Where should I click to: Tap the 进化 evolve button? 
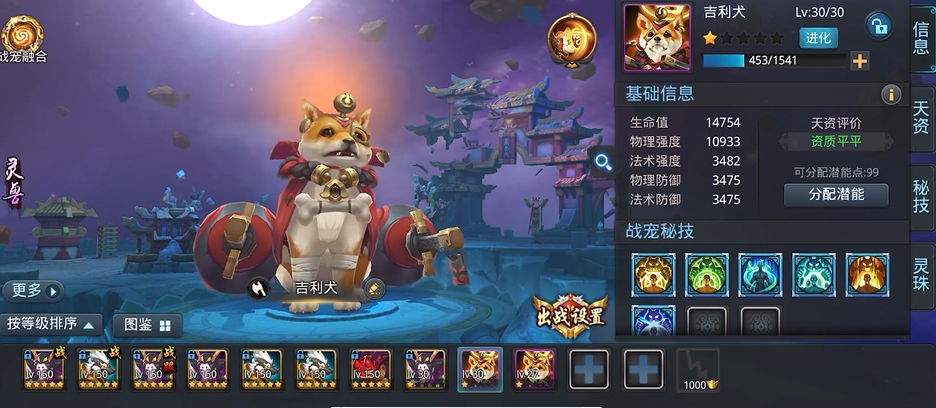point(819,38)
